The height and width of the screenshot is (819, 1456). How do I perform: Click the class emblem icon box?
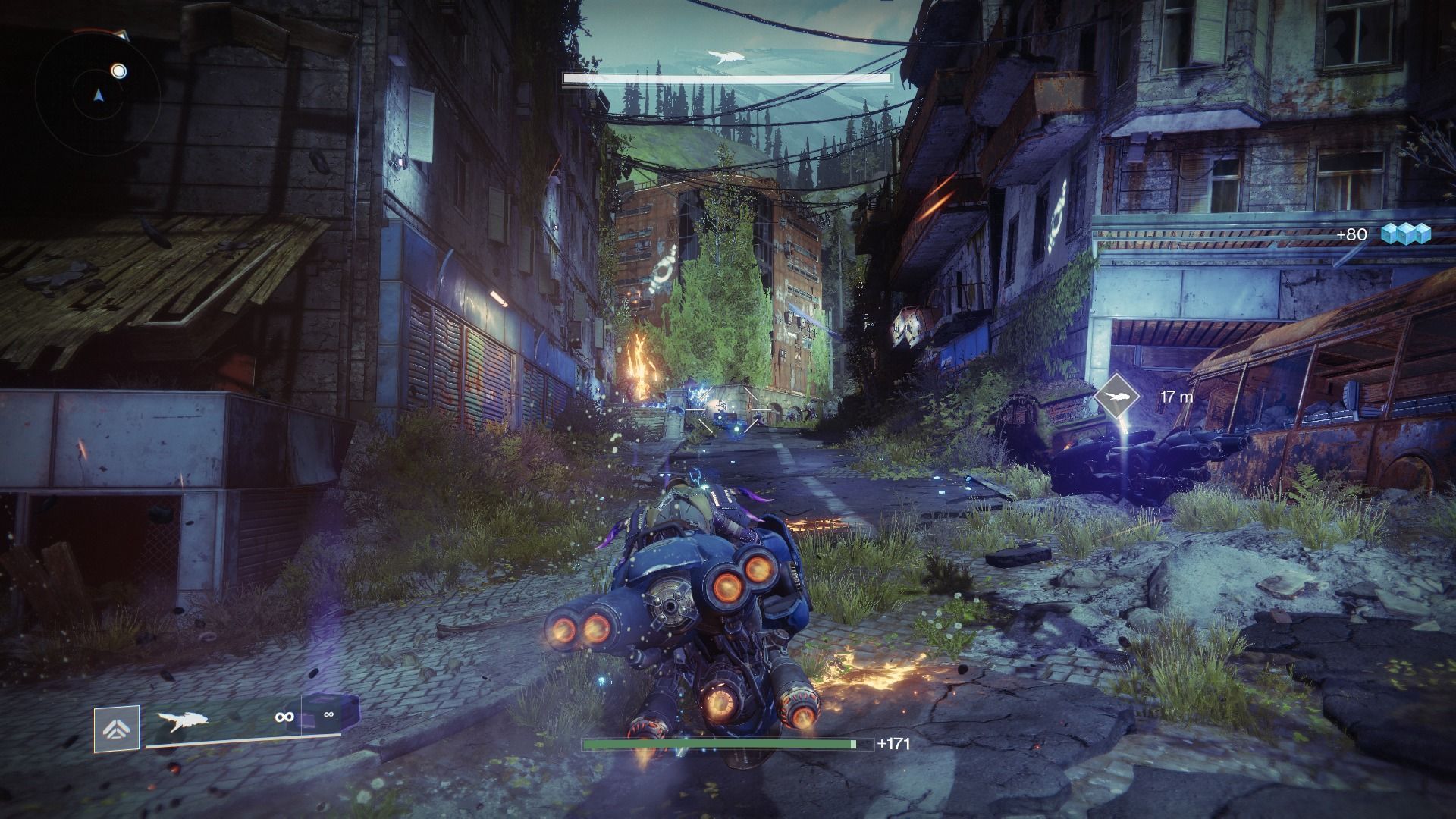point(117,729)
